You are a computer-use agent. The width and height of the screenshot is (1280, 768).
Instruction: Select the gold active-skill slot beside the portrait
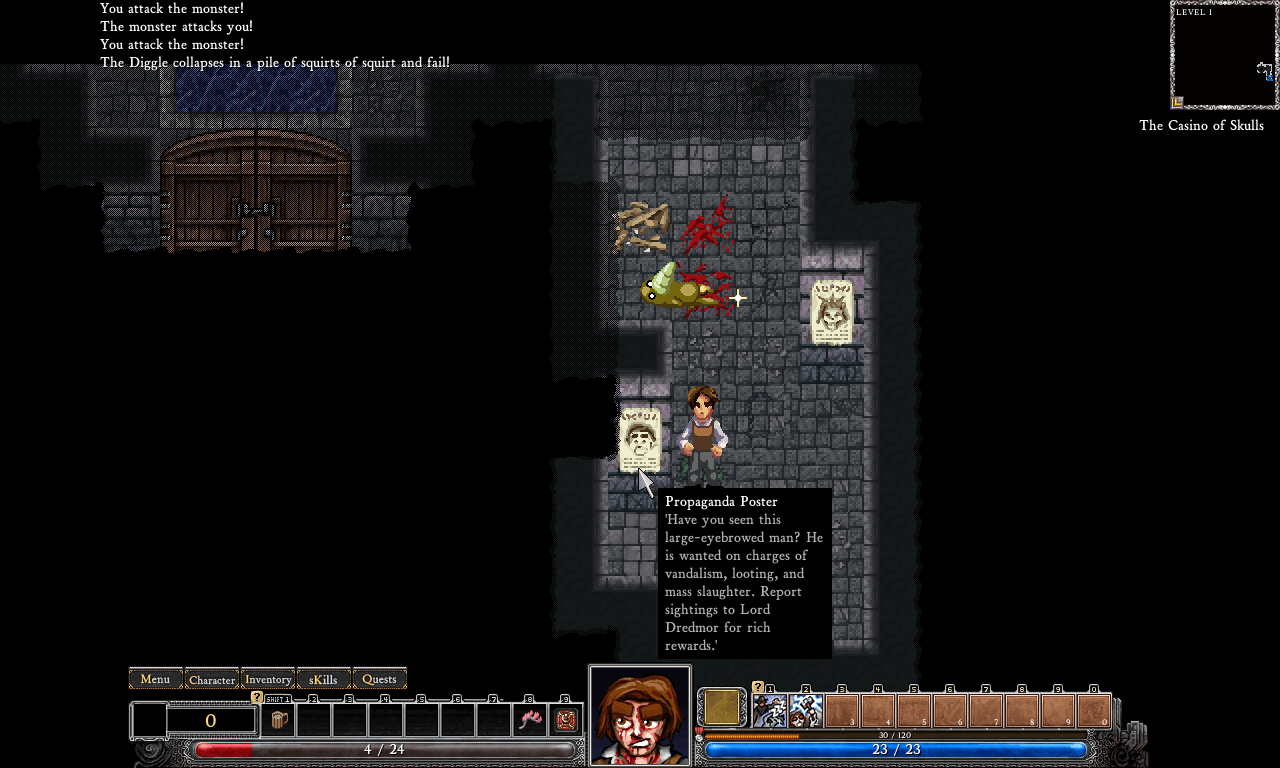(x=722, y=708)
